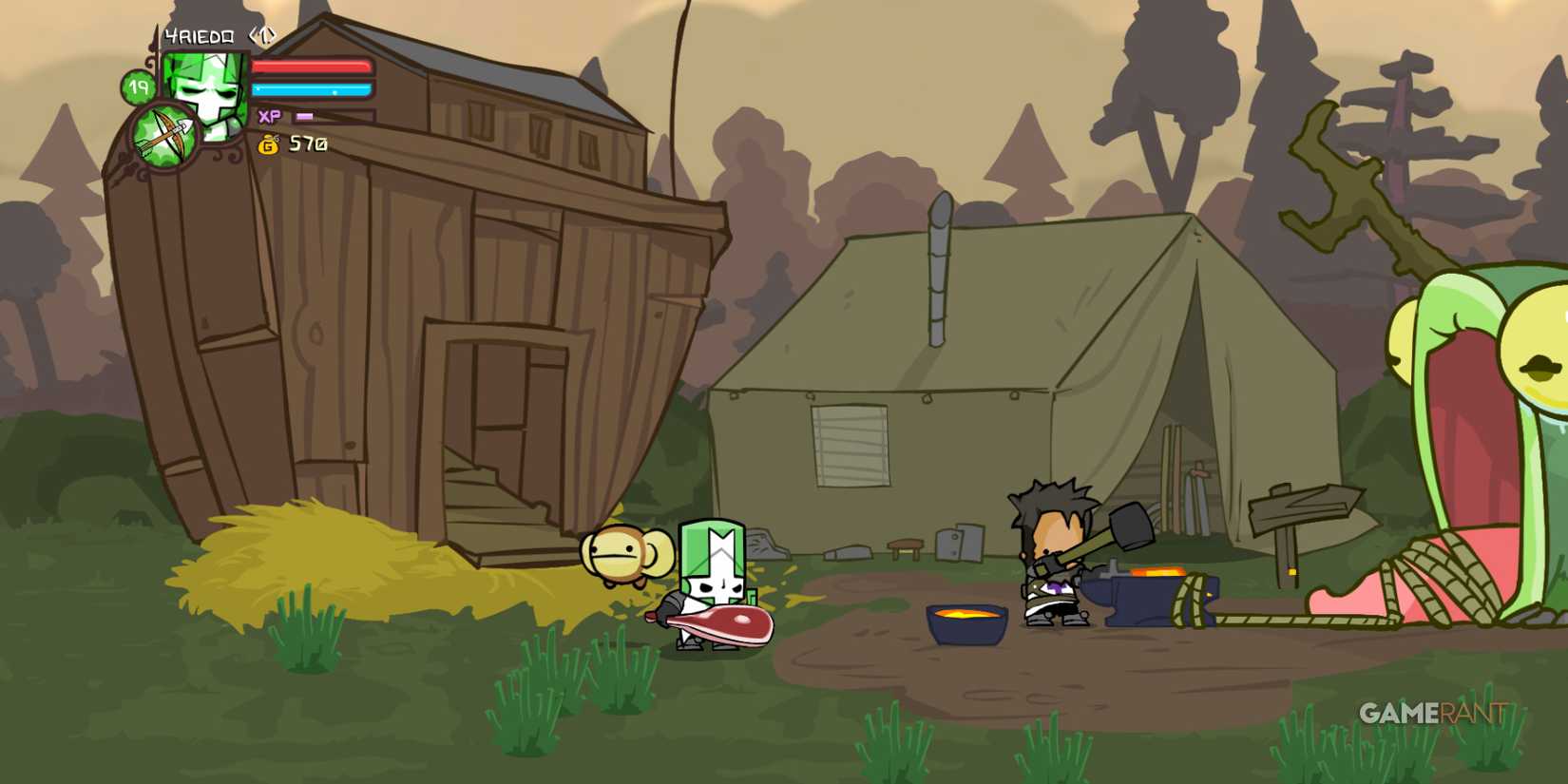Click the XP progress bar
Viewport: 1568px width, 784px height.
point(306,116)
